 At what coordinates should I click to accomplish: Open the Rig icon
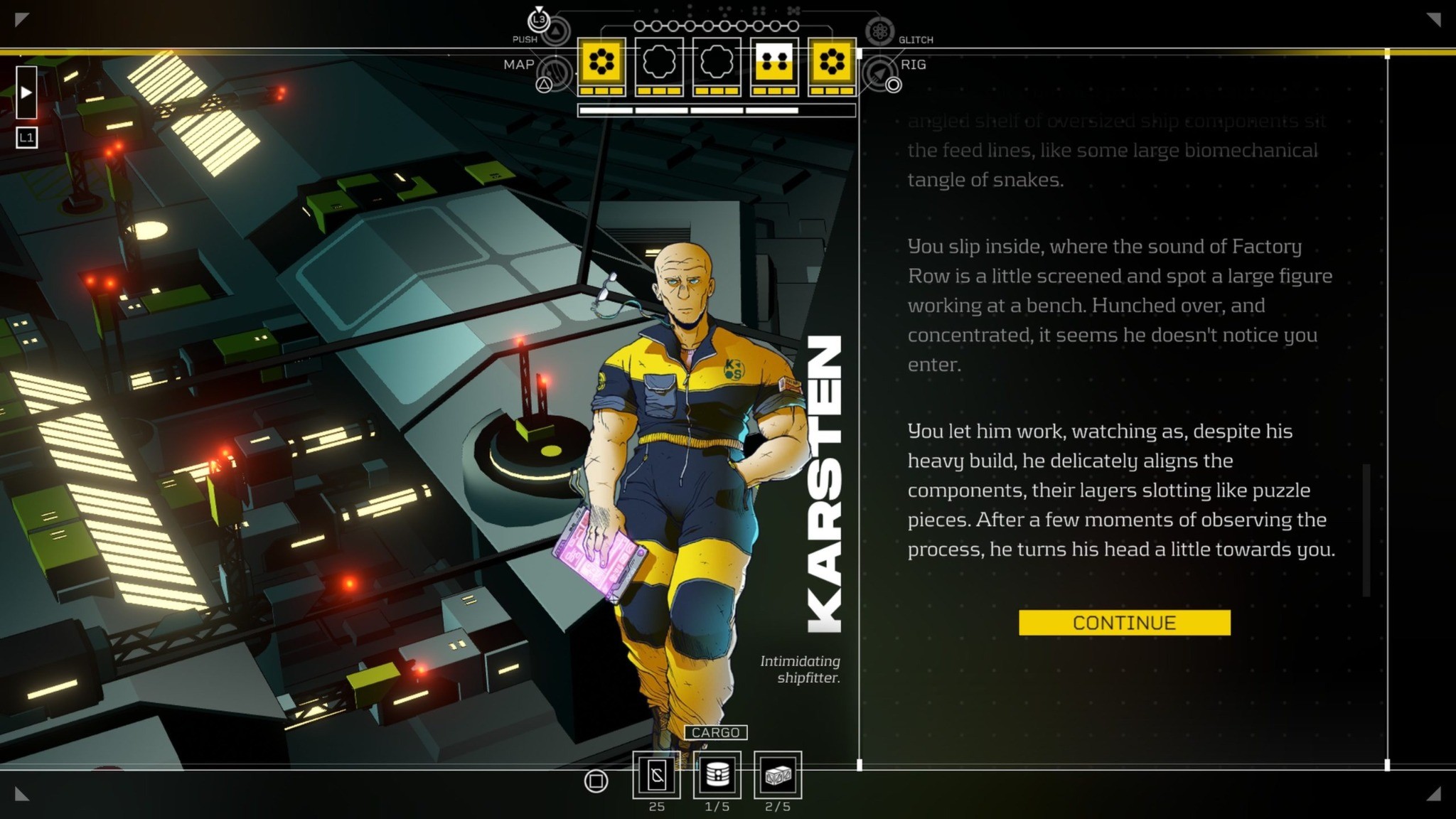tap(879, 73)
